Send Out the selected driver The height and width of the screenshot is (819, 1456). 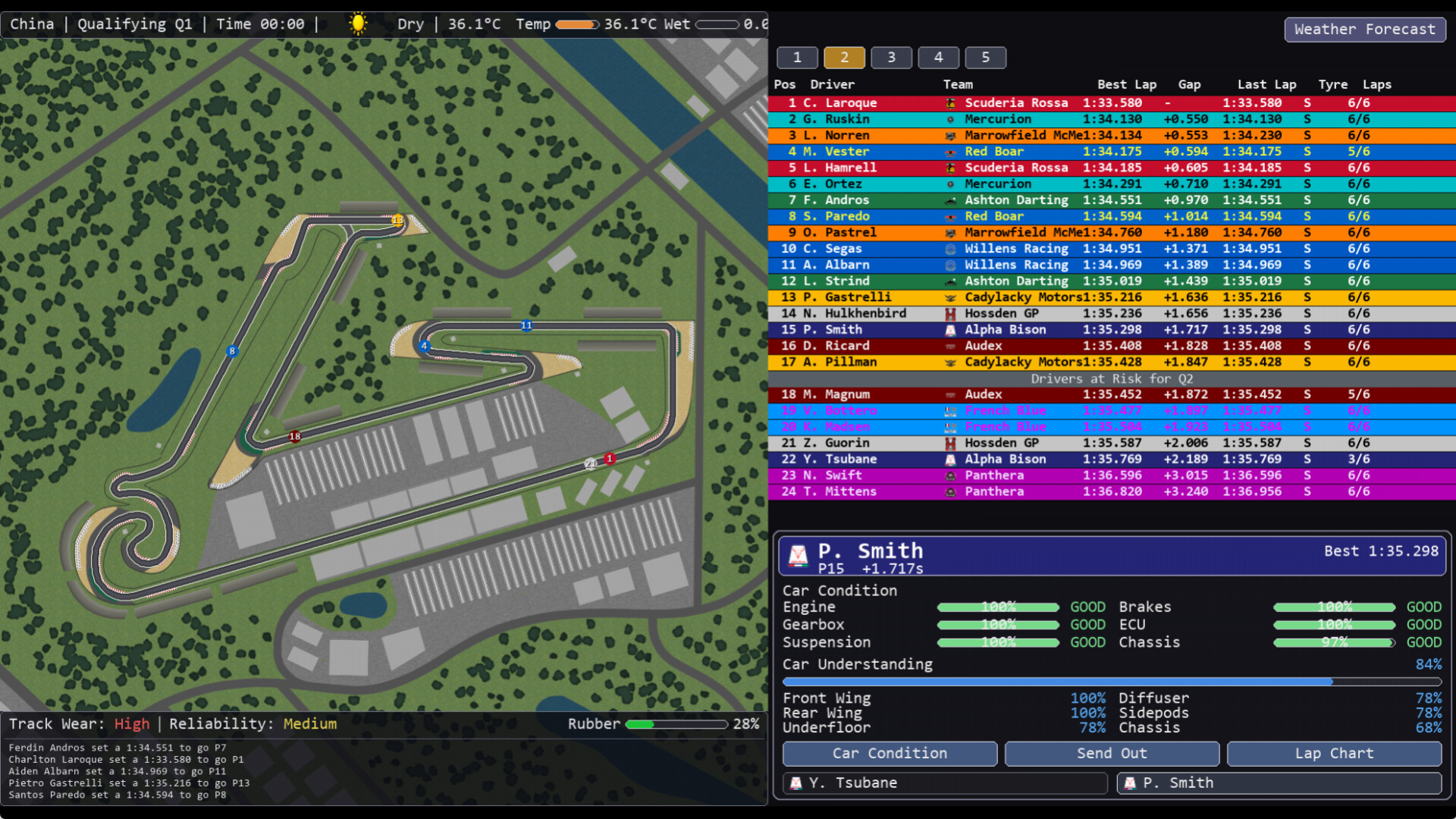[x=1112, y=754]
